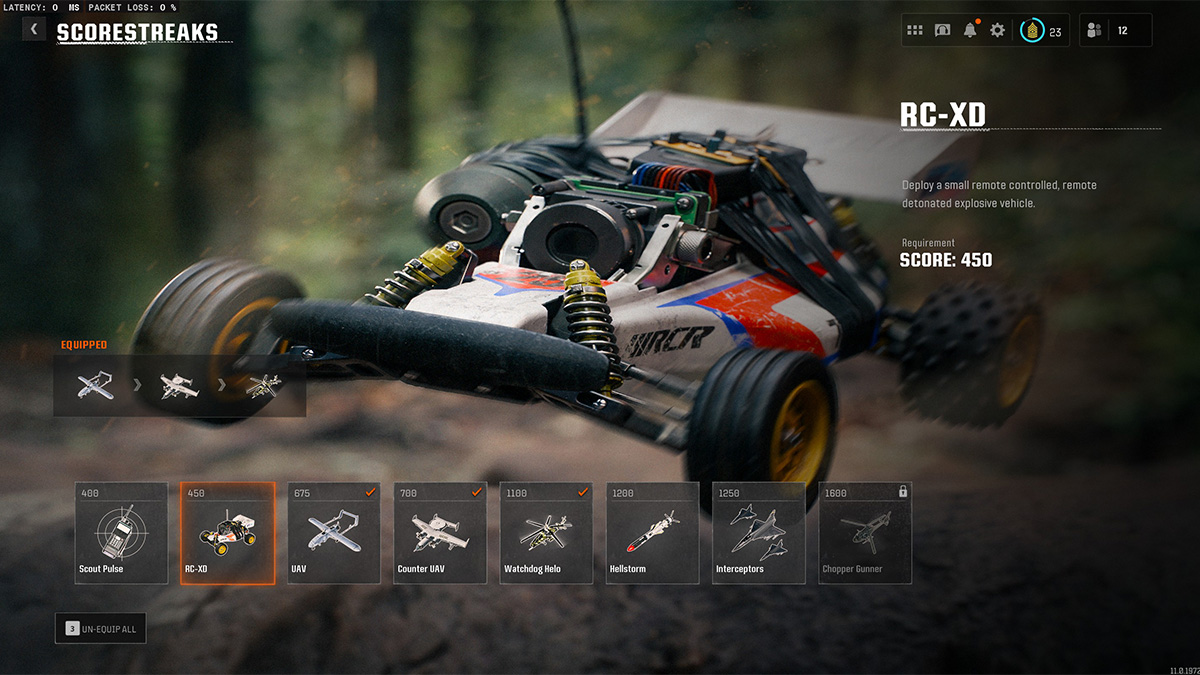
Task: Open the friends list showing 12
Action: pyautogui.click(x=1115, y=31)
